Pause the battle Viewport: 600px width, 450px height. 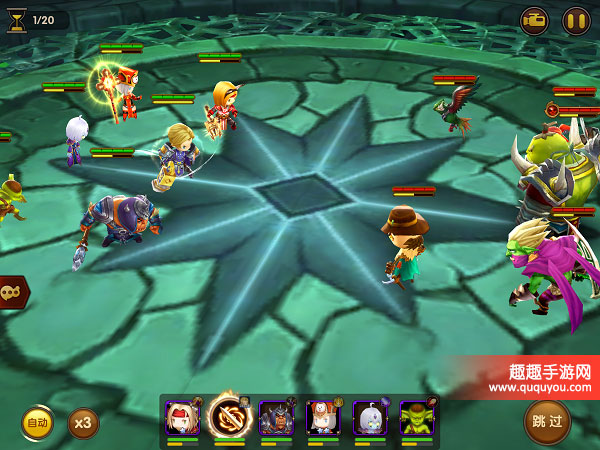(576, 20)
